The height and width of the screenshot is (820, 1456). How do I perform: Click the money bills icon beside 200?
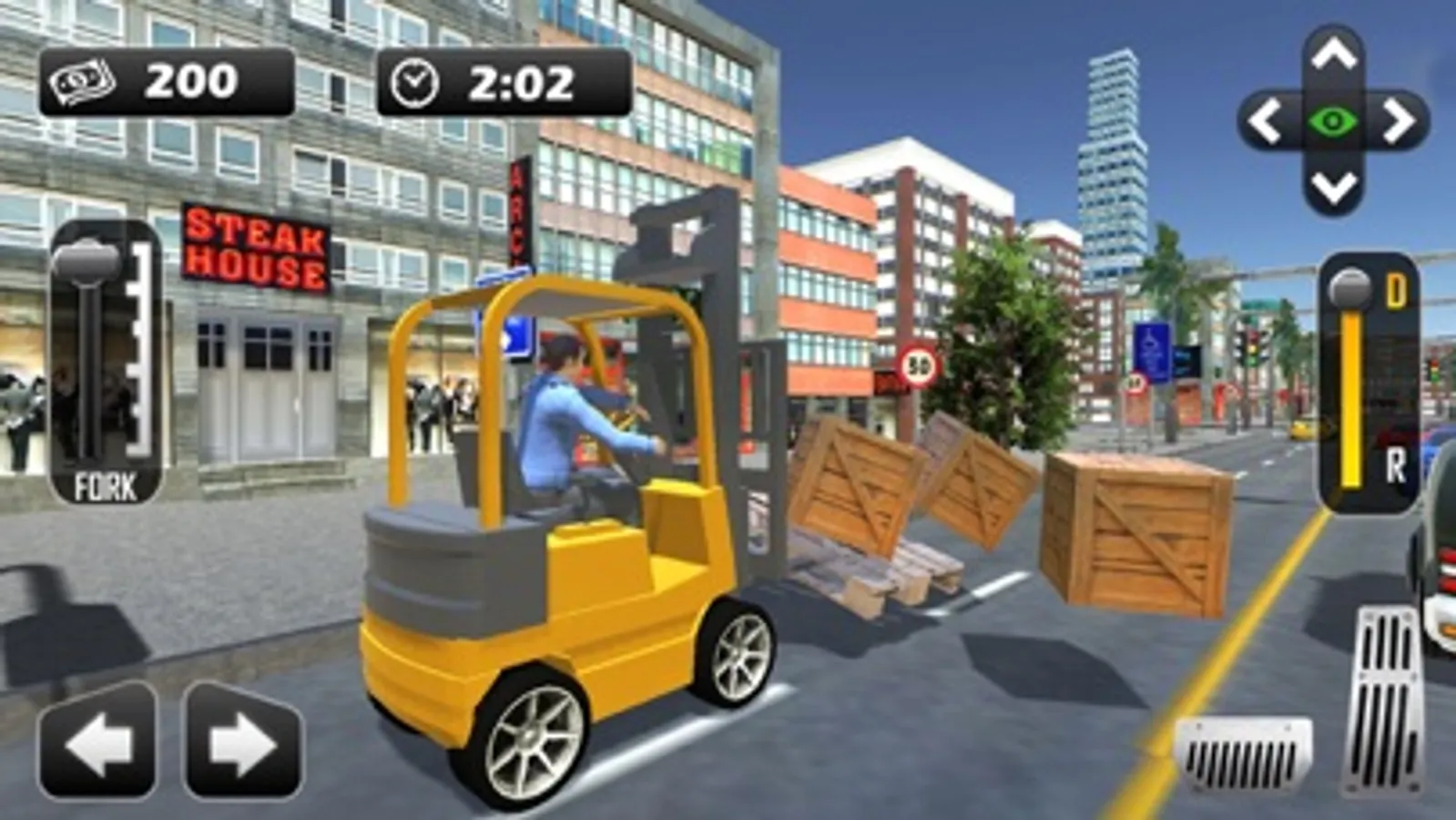click(82, 84)
